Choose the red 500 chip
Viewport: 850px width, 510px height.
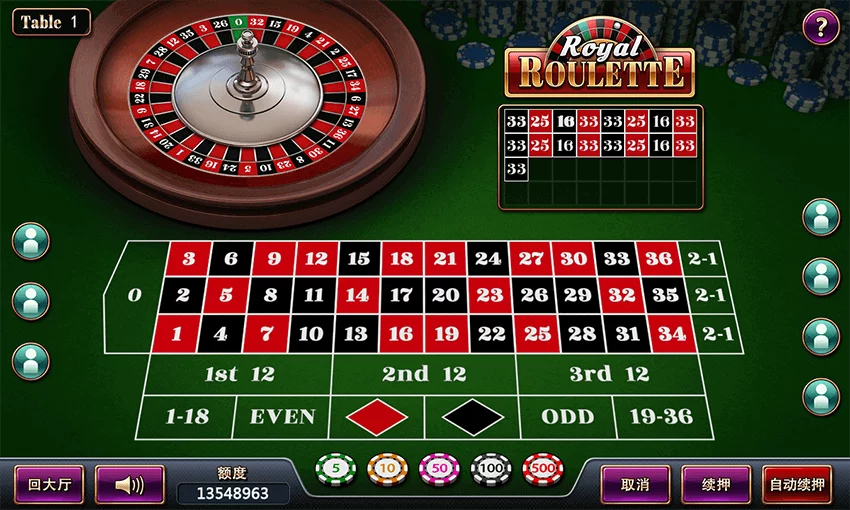coord(543,469)
